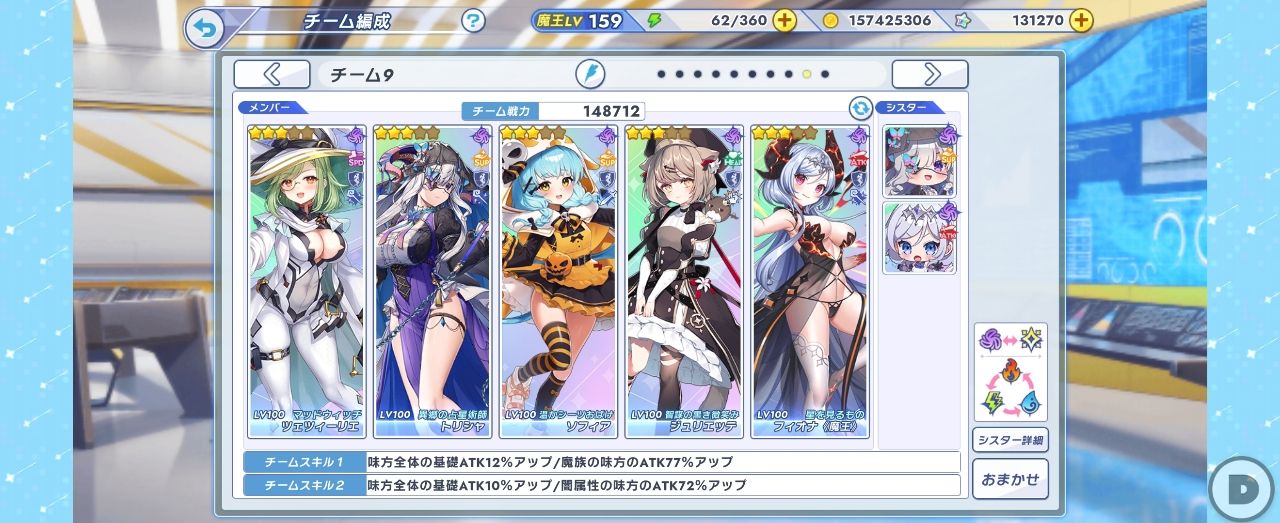
Task: Choose the フィオナ member card
Action: pos(810,281)
